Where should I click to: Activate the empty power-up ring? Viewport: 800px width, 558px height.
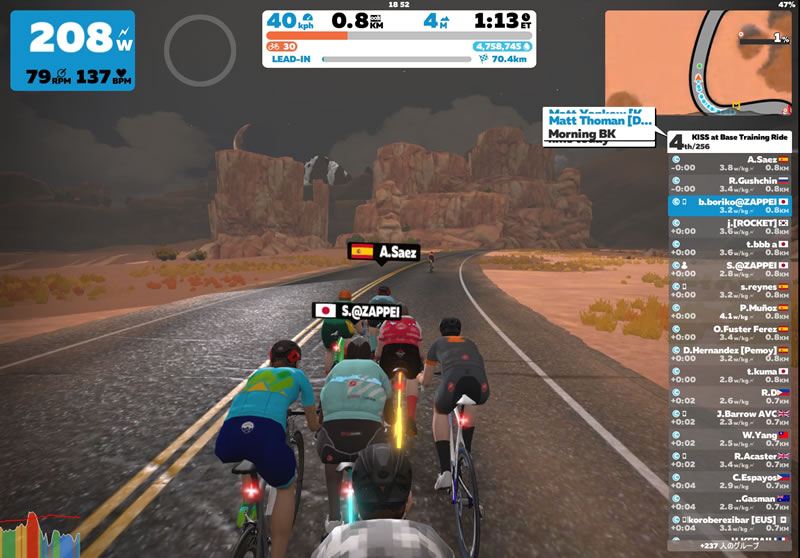click(199, 49)
